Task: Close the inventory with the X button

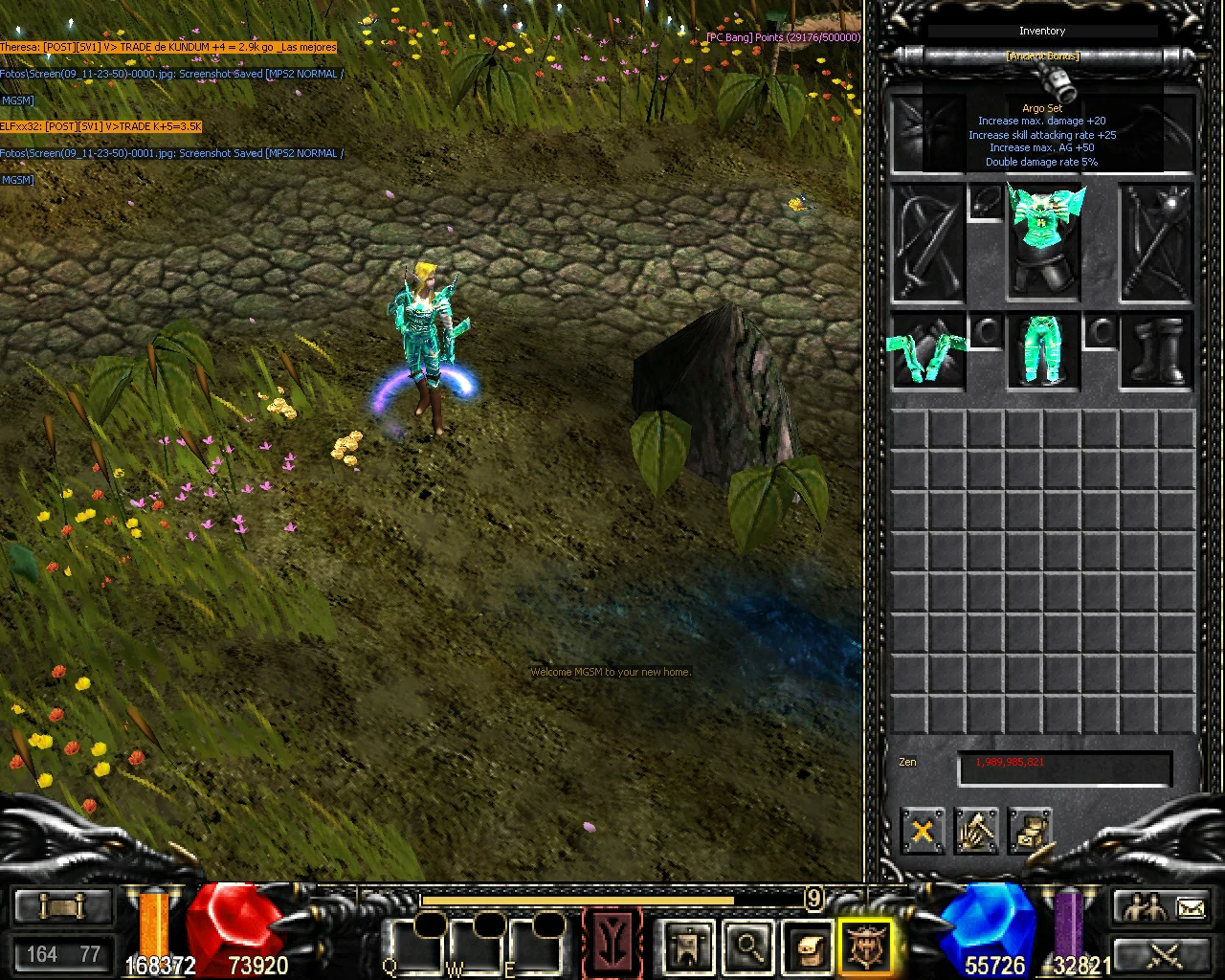Action: (x=921, y=832)
